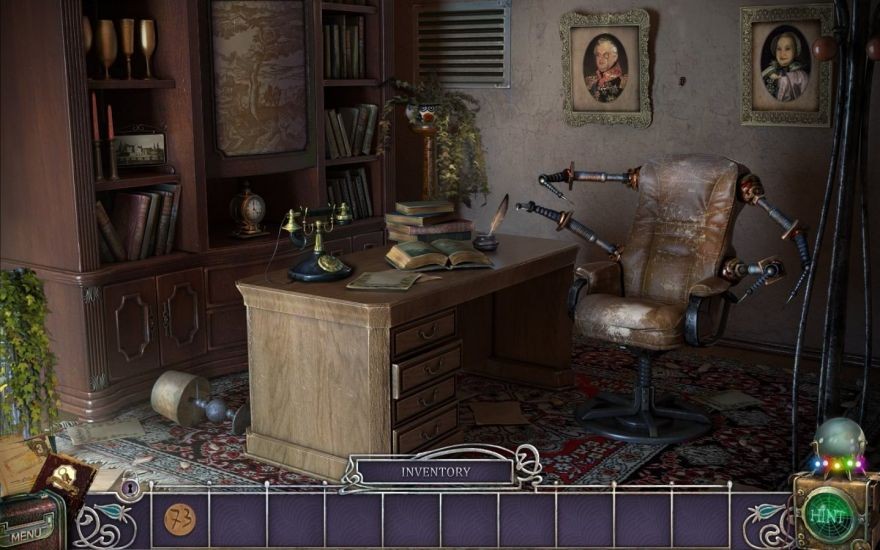The height and width of the screenshot is (550, 880).
Task: Click the Inventory label tab
Action: pyautogui.click(x=435, y=471)
